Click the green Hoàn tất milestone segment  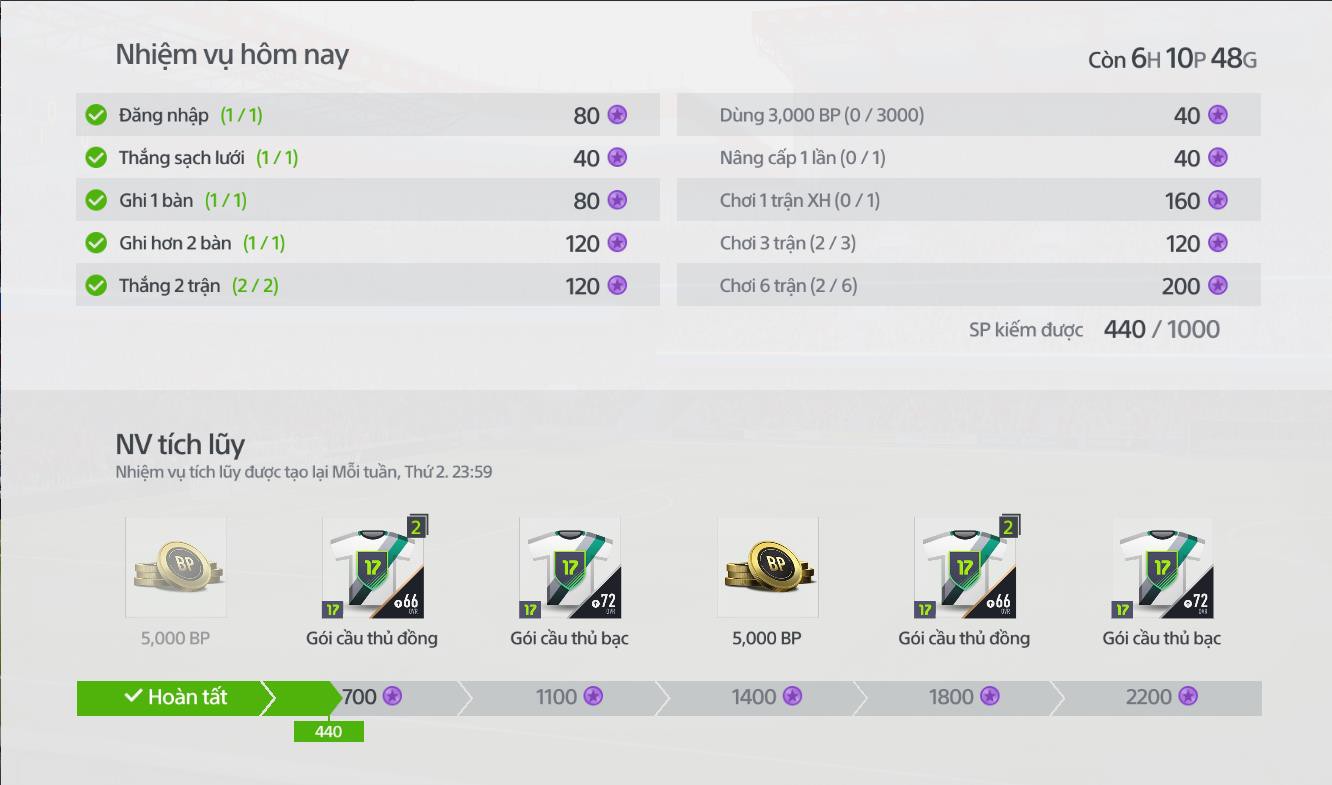click(x=177, y=698)
